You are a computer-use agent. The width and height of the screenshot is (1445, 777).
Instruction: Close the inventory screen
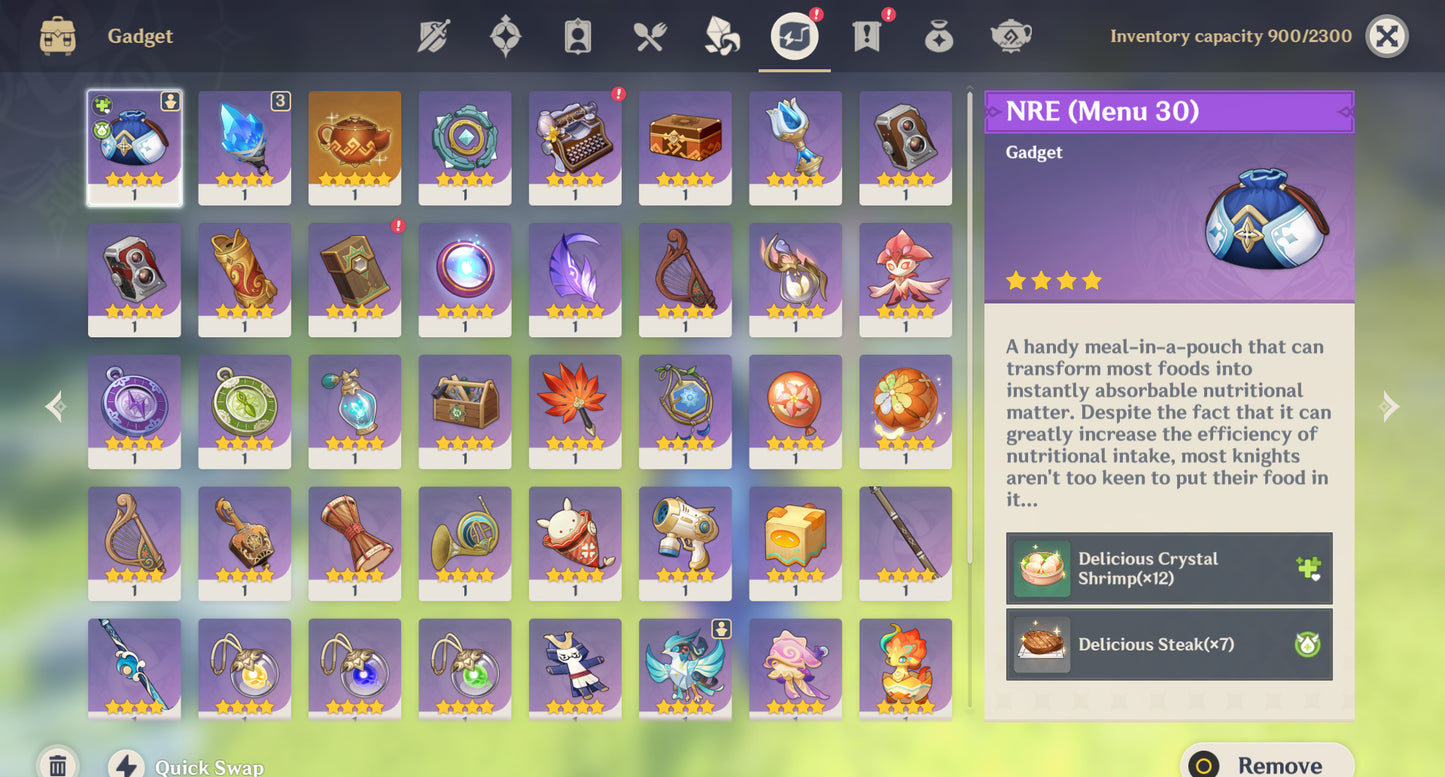1386,37
